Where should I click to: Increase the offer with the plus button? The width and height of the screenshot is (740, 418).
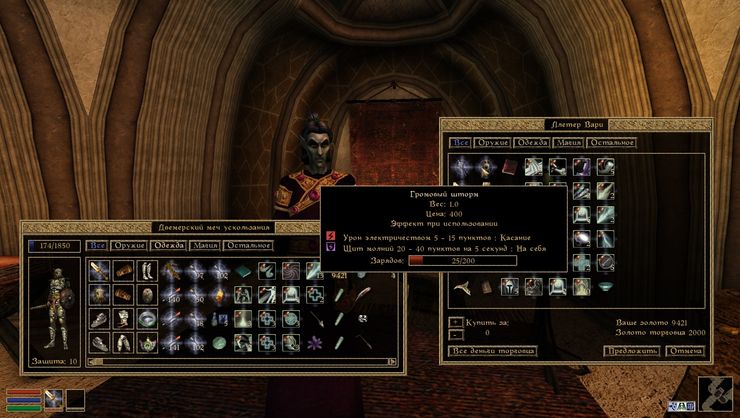click(x=454, y=322)
